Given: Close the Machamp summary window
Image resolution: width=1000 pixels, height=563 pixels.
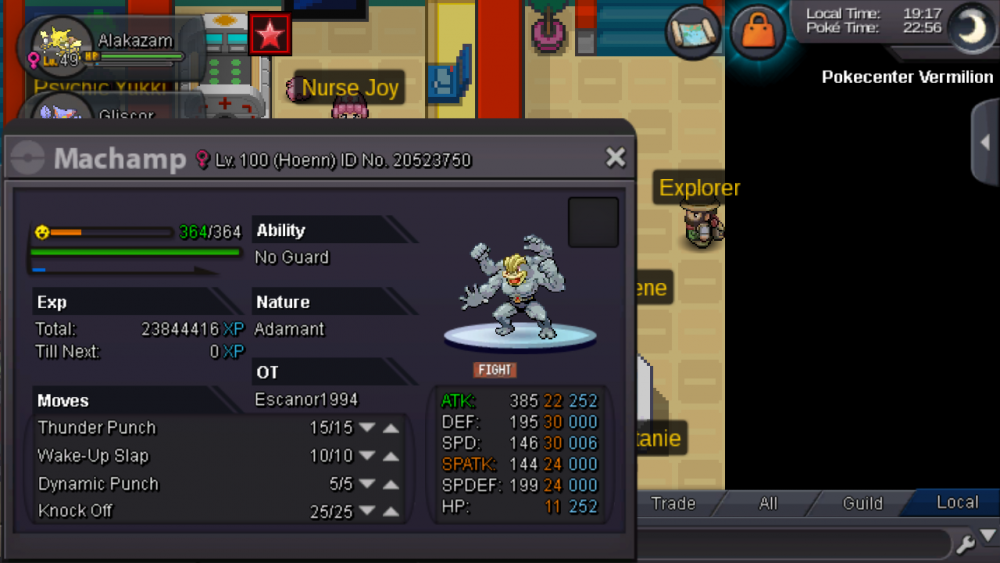Looking at the screenshot, I should click(615, 157).
